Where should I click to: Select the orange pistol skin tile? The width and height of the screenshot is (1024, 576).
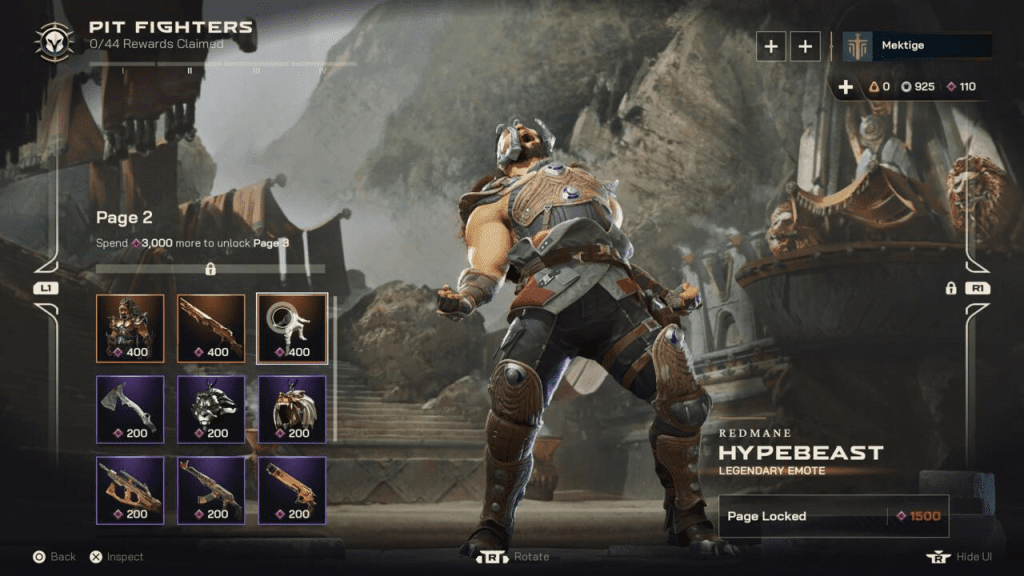pos(292,490)
